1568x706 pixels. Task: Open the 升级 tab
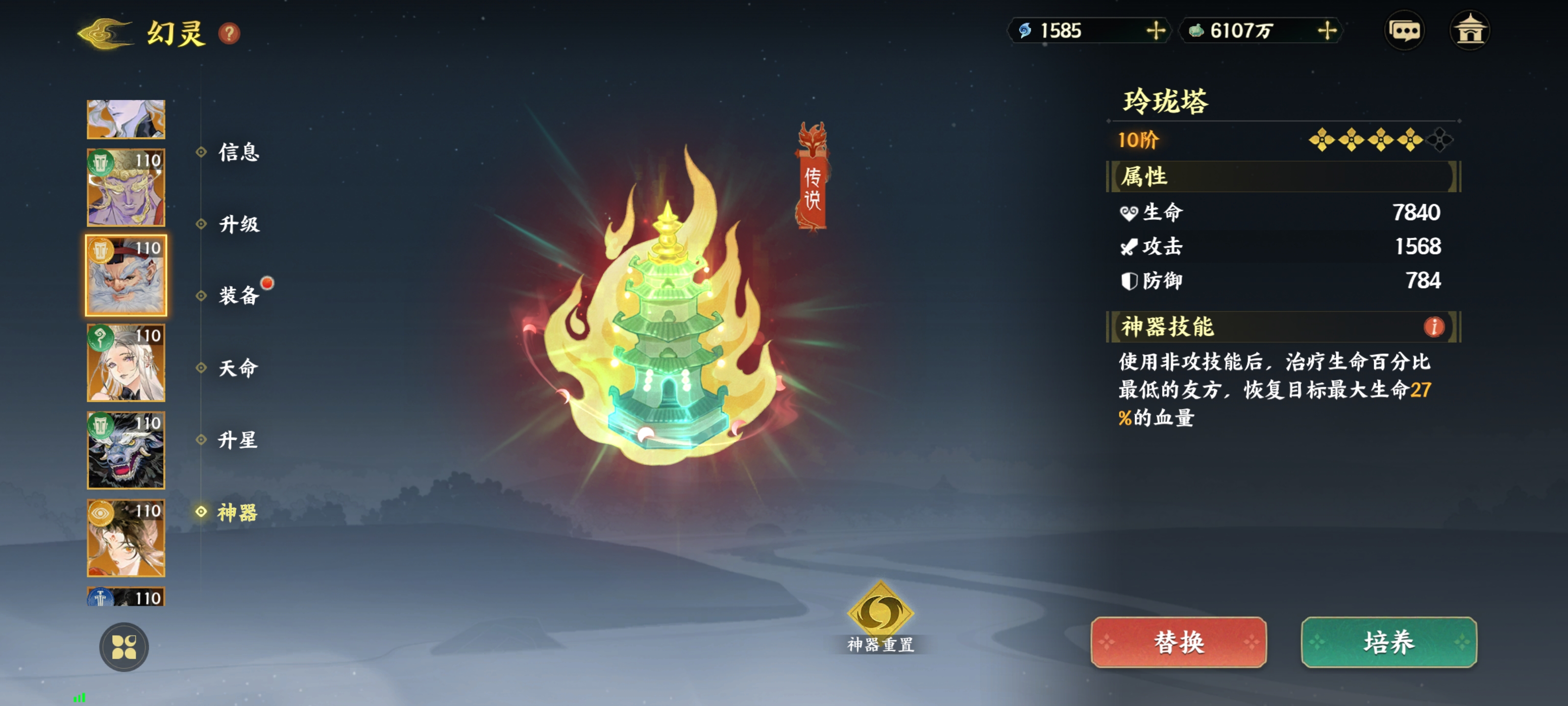coord(239,224)
